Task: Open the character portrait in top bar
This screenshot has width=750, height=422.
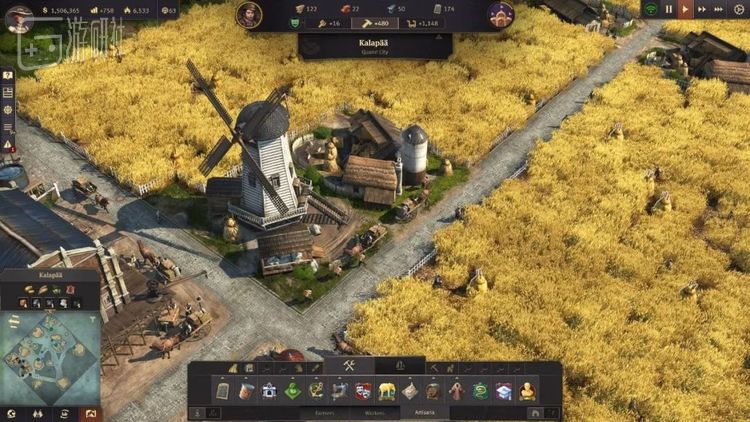Action: coord(249,15)
